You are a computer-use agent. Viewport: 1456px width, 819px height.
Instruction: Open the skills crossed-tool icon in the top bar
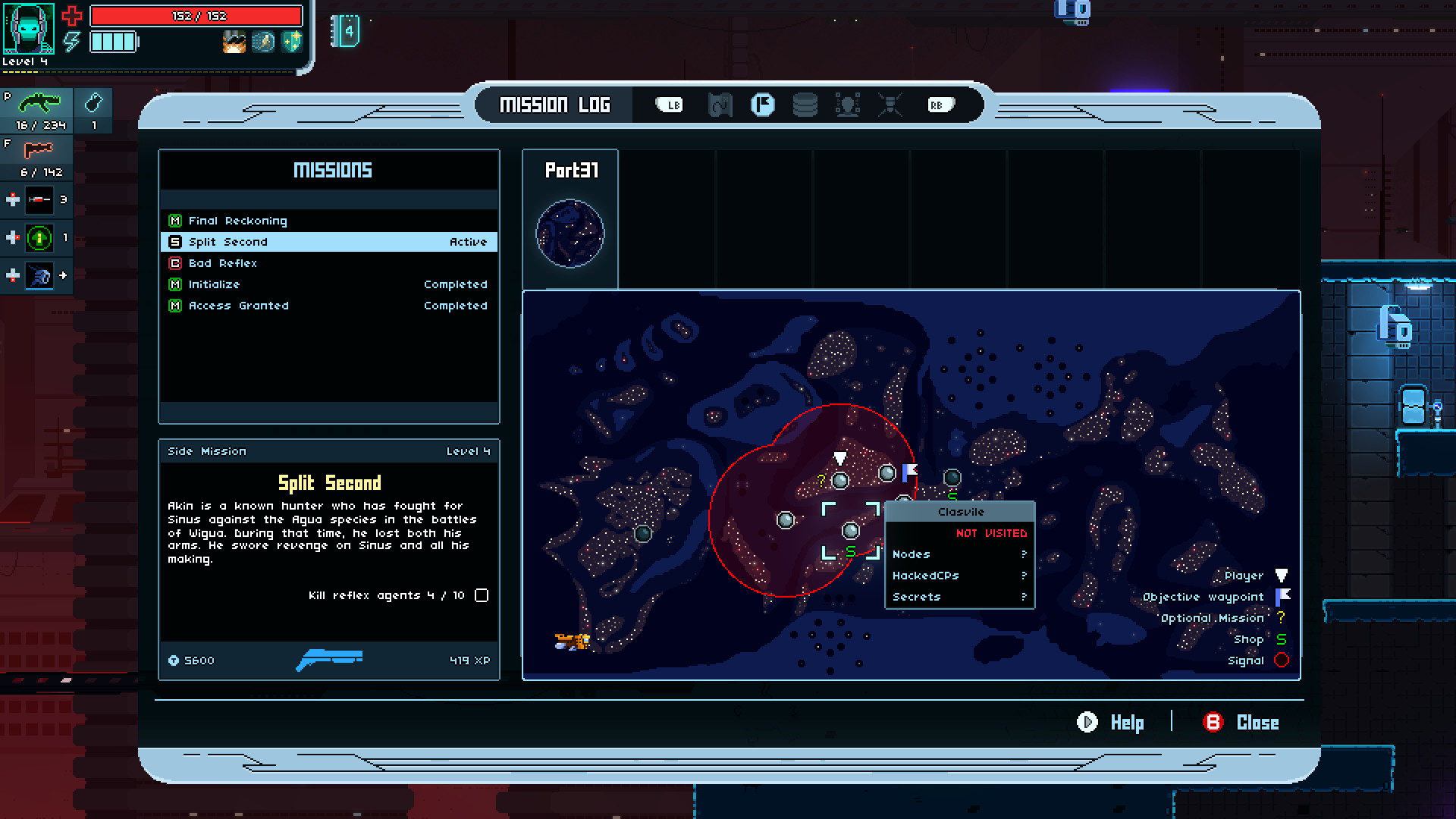[891, 105]
